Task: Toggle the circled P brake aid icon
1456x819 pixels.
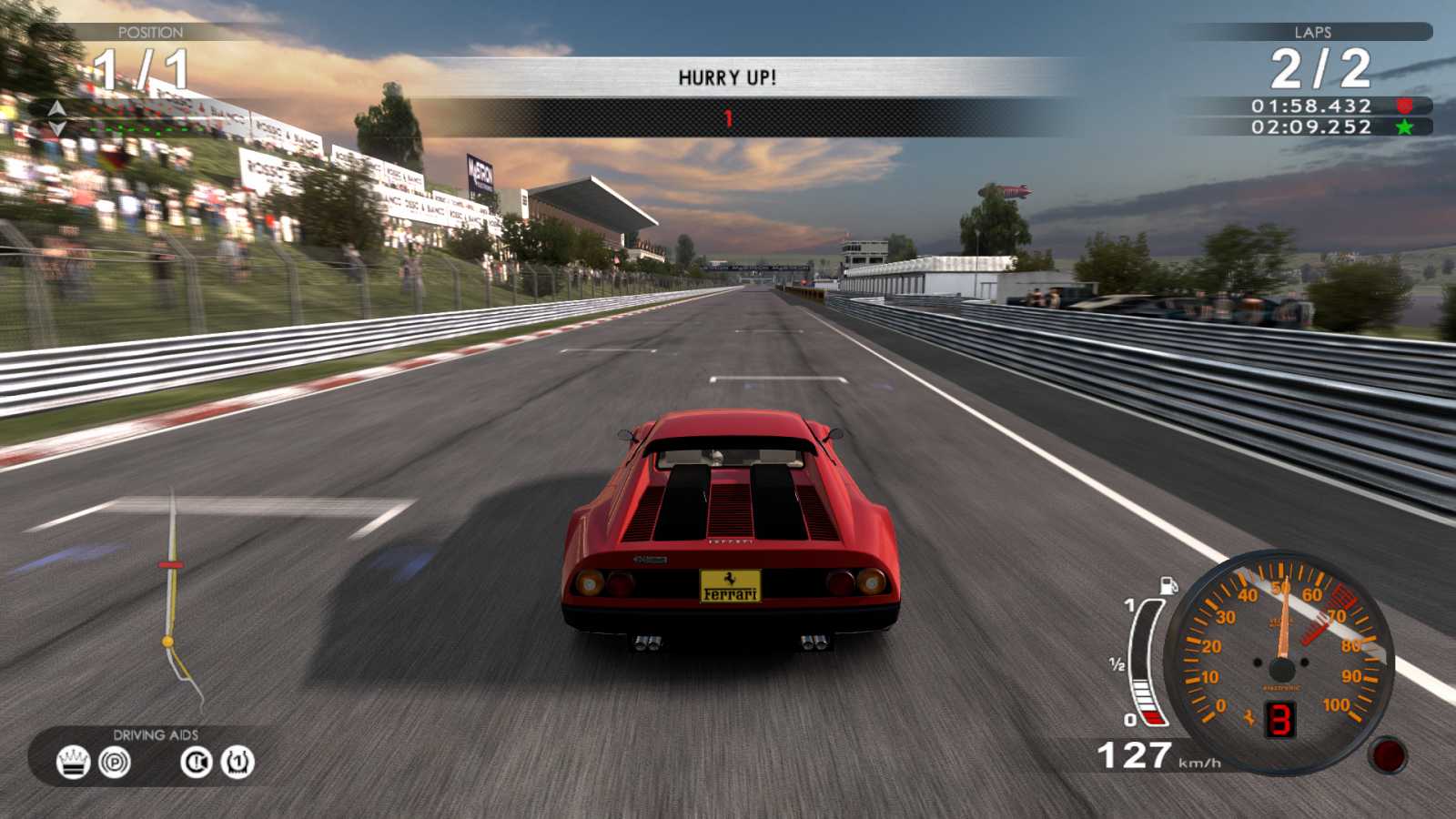Action: click(115, 762)
